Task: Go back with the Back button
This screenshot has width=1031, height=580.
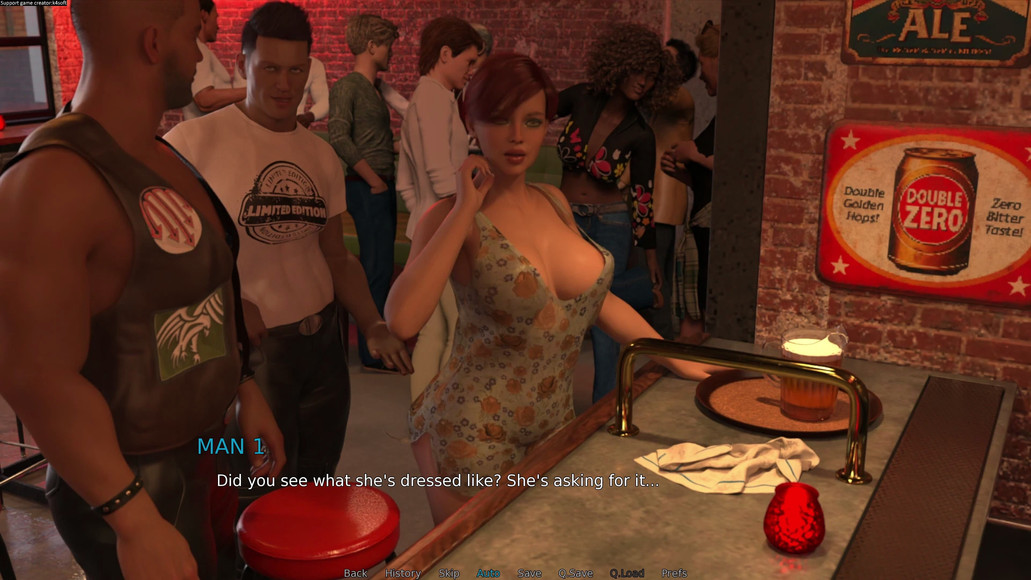Action: (355, 573)
